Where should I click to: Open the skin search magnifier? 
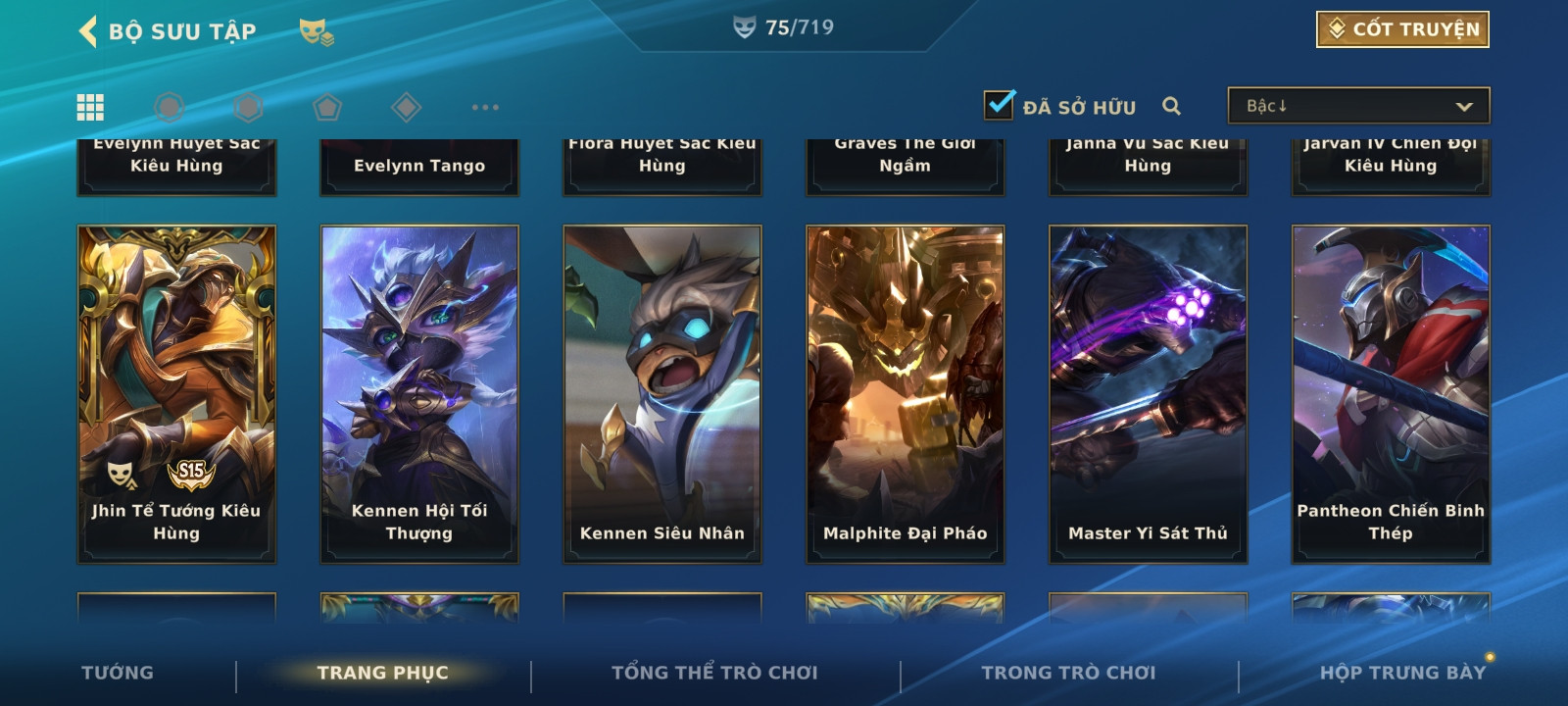(1171, 106)
